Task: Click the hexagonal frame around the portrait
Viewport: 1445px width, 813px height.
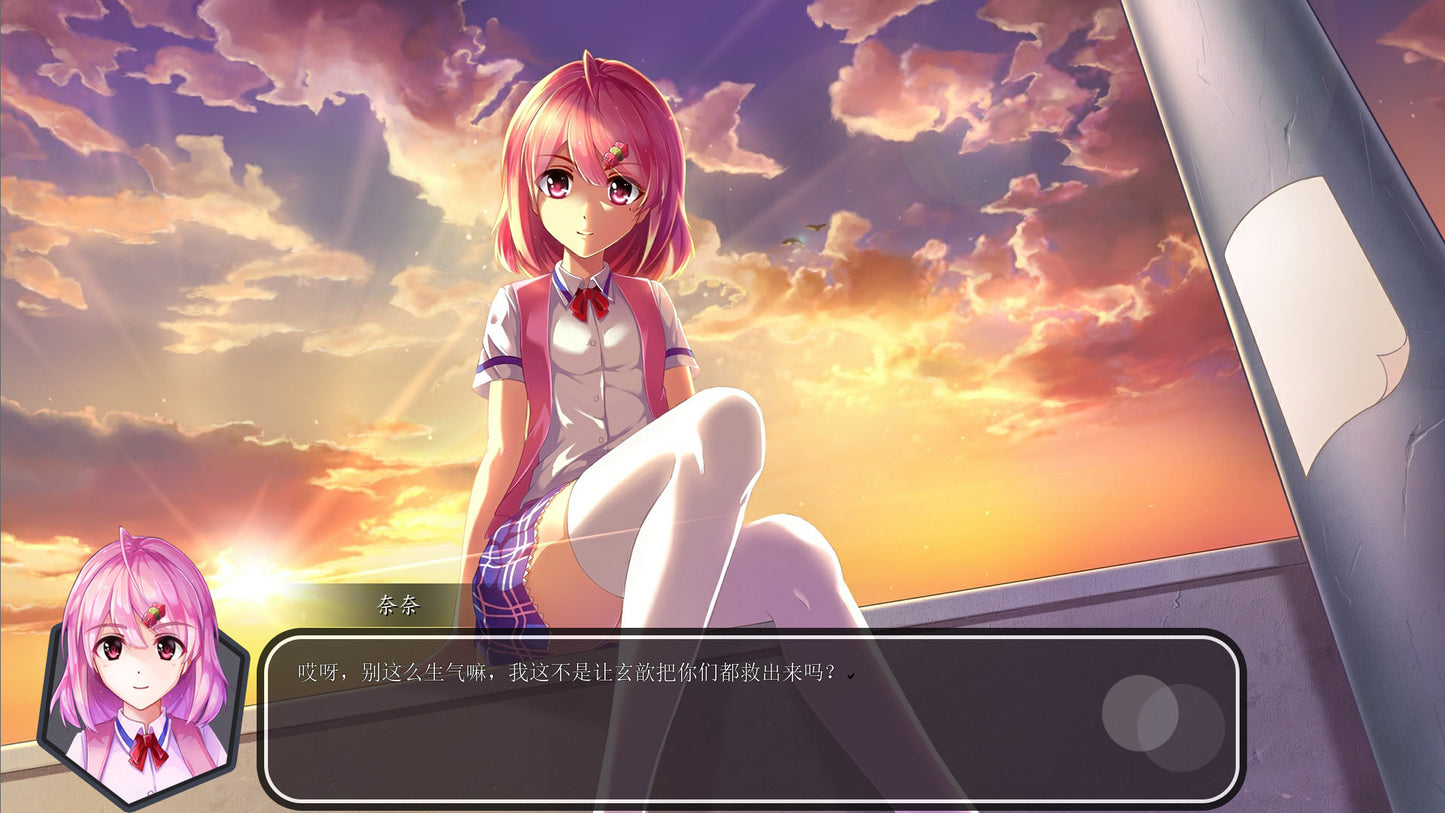Action: tap(45, 700)
